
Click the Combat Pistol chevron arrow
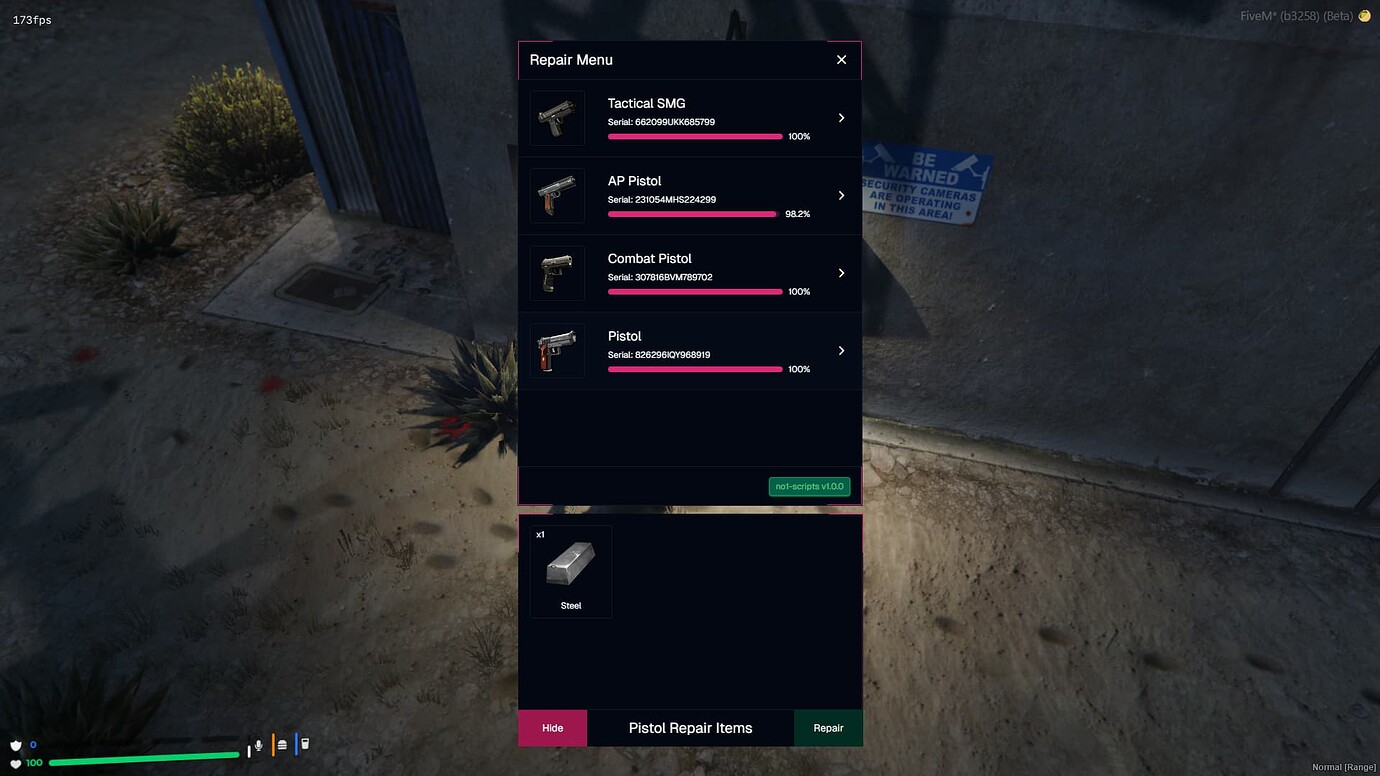point(841,273)
